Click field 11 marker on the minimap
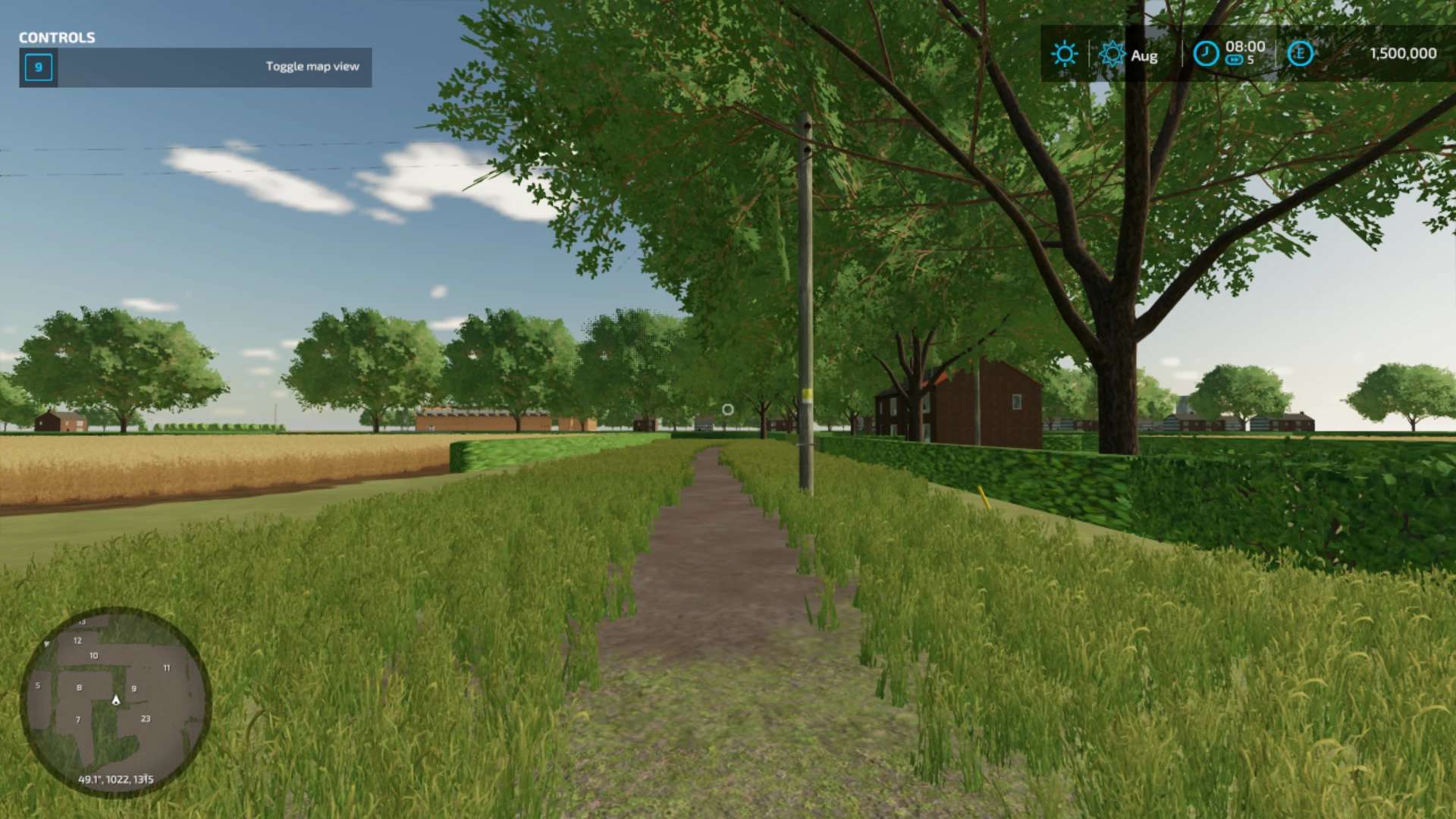This screenshot has width=1456, height=819. pyautogui.click(x=167, y=668)
